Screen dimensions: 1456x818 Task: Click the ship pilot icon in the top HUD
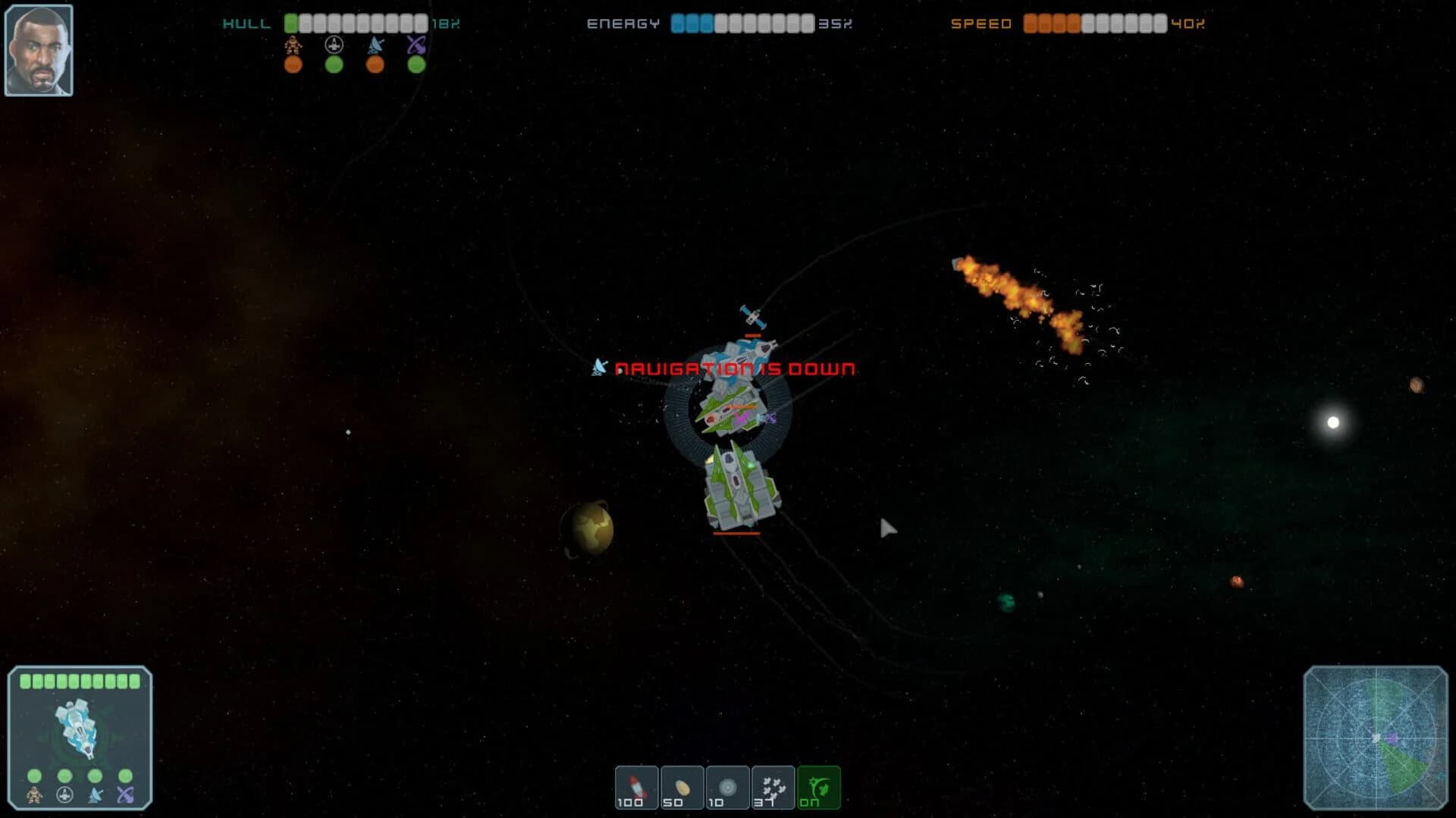click(334, 44)
